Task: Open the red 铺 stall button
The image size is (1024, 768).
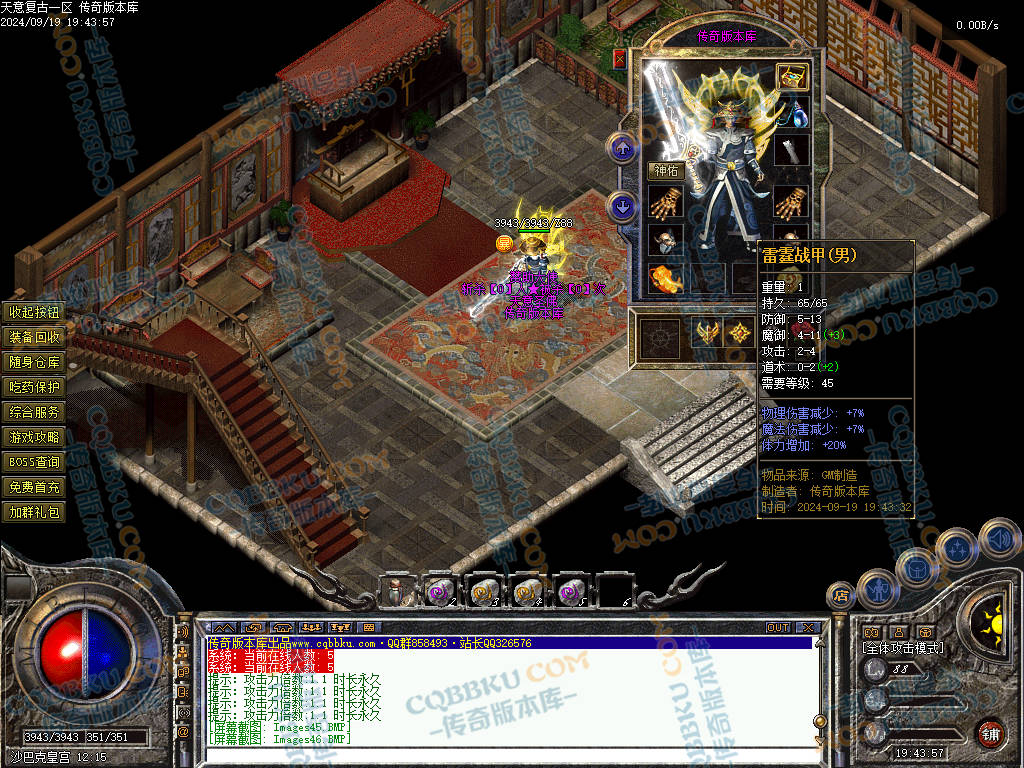Action: point(990,733)
